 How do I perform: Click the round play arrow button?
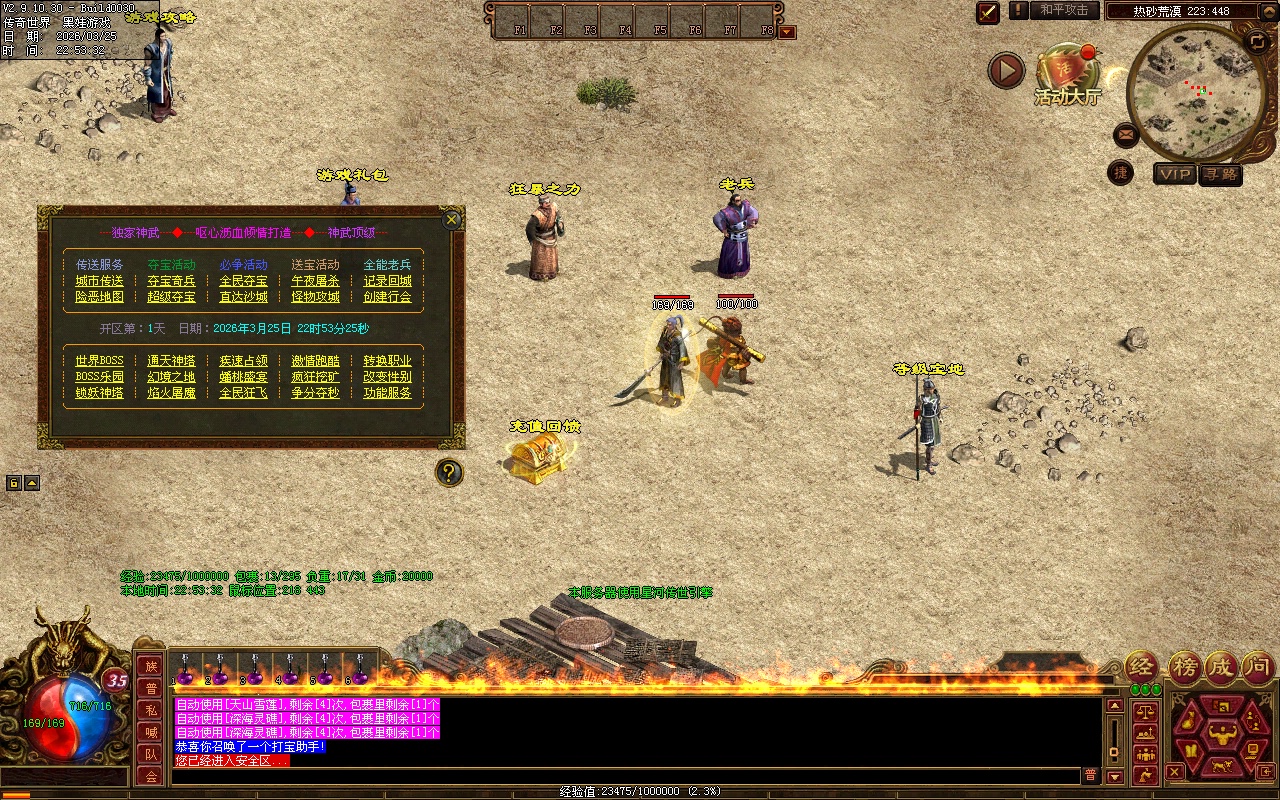coord(1006,70)
